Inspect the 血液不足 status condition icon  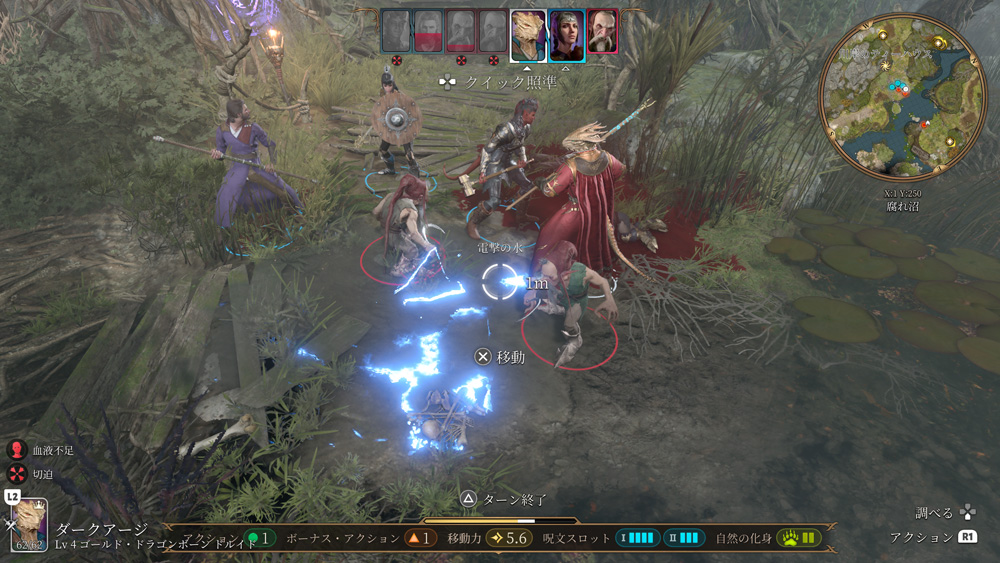pos(17,451)
